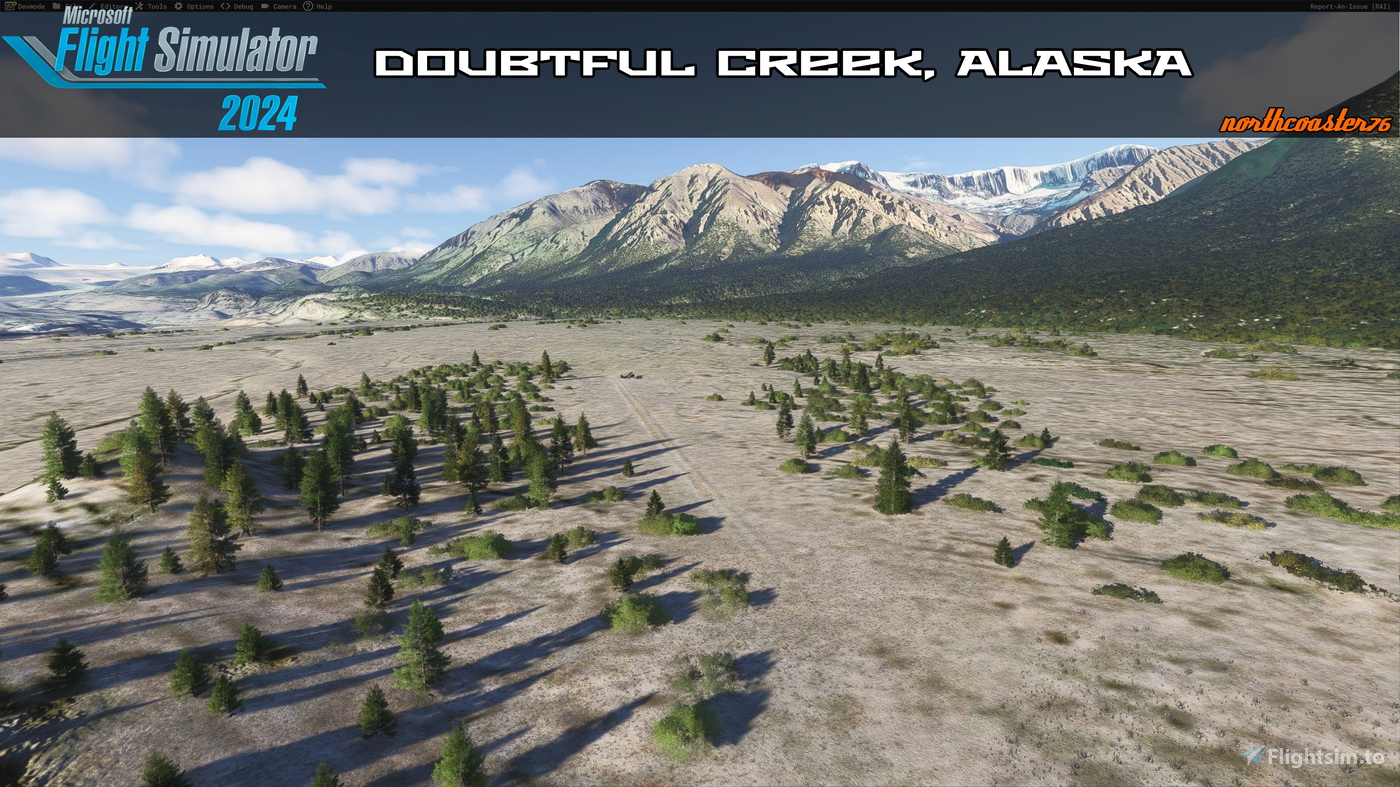Open the Debug menu

point(243,5)
